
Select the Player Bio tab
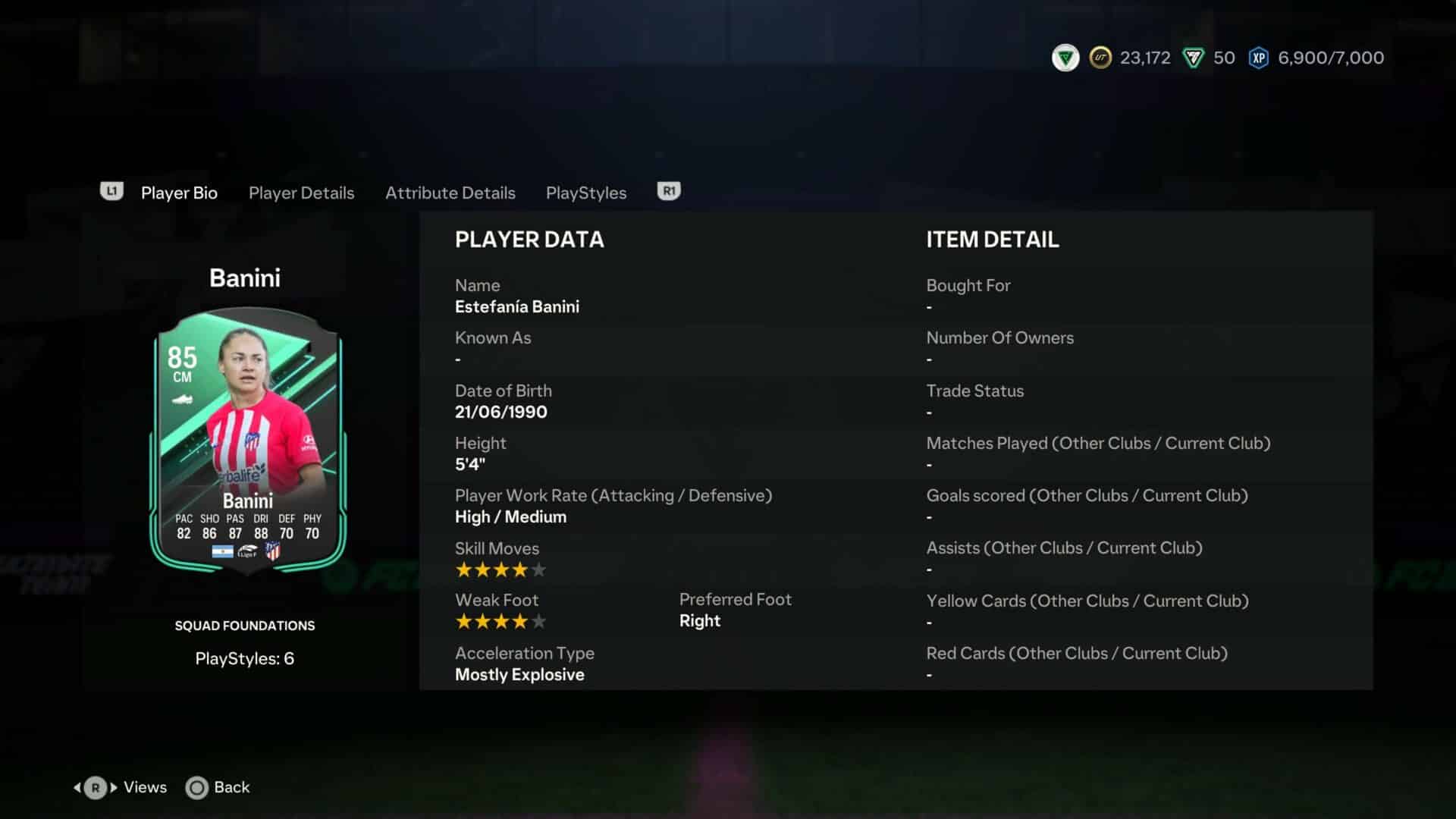point(179,193)
